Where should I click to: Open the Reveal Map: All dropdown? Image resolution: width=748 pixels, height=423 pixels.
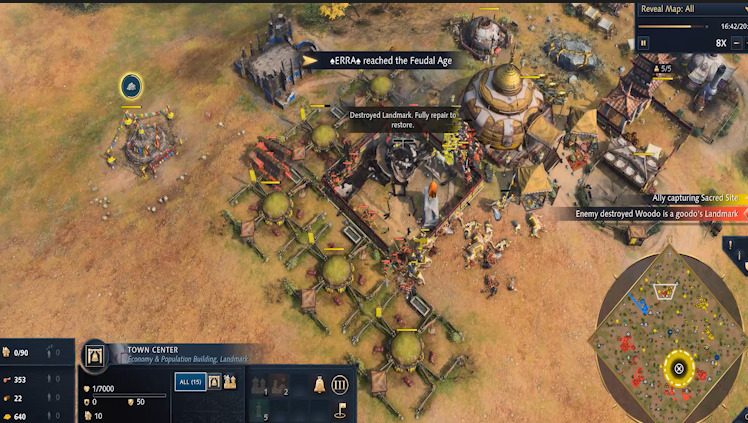(691, 9)
